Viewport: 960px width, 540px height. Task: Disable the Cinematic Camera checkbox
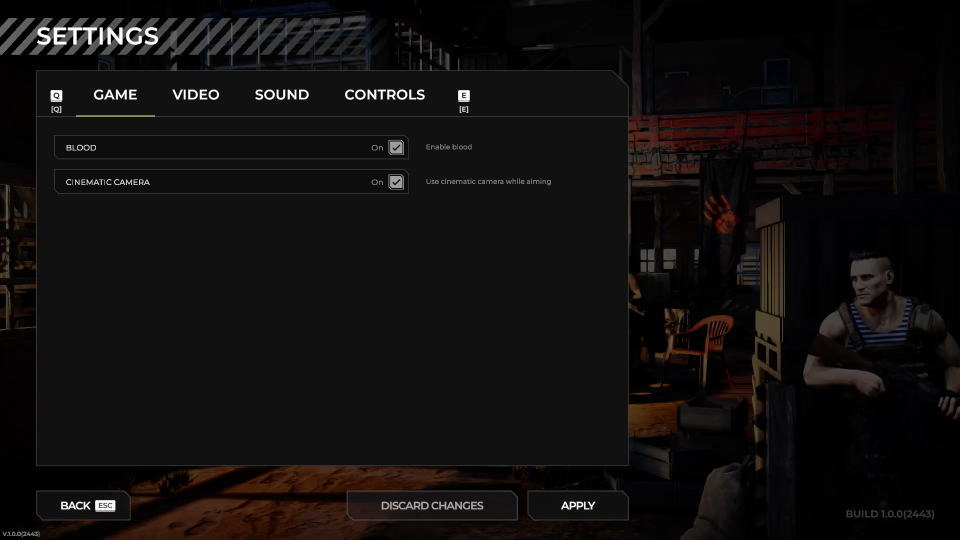point(396,182)
